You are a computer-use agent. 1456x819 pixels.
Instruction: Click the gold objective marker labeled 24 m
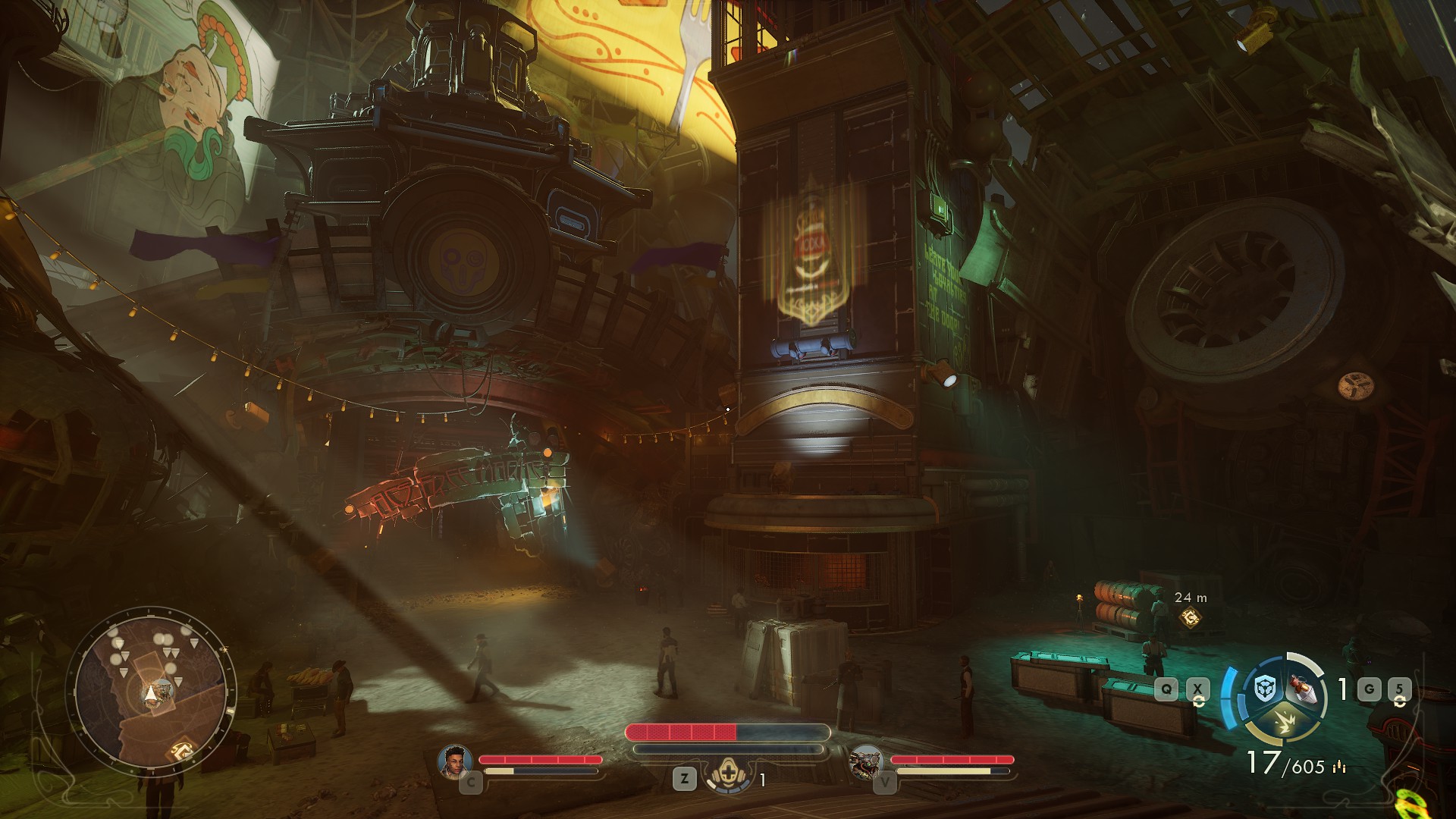pos(1190,618)
